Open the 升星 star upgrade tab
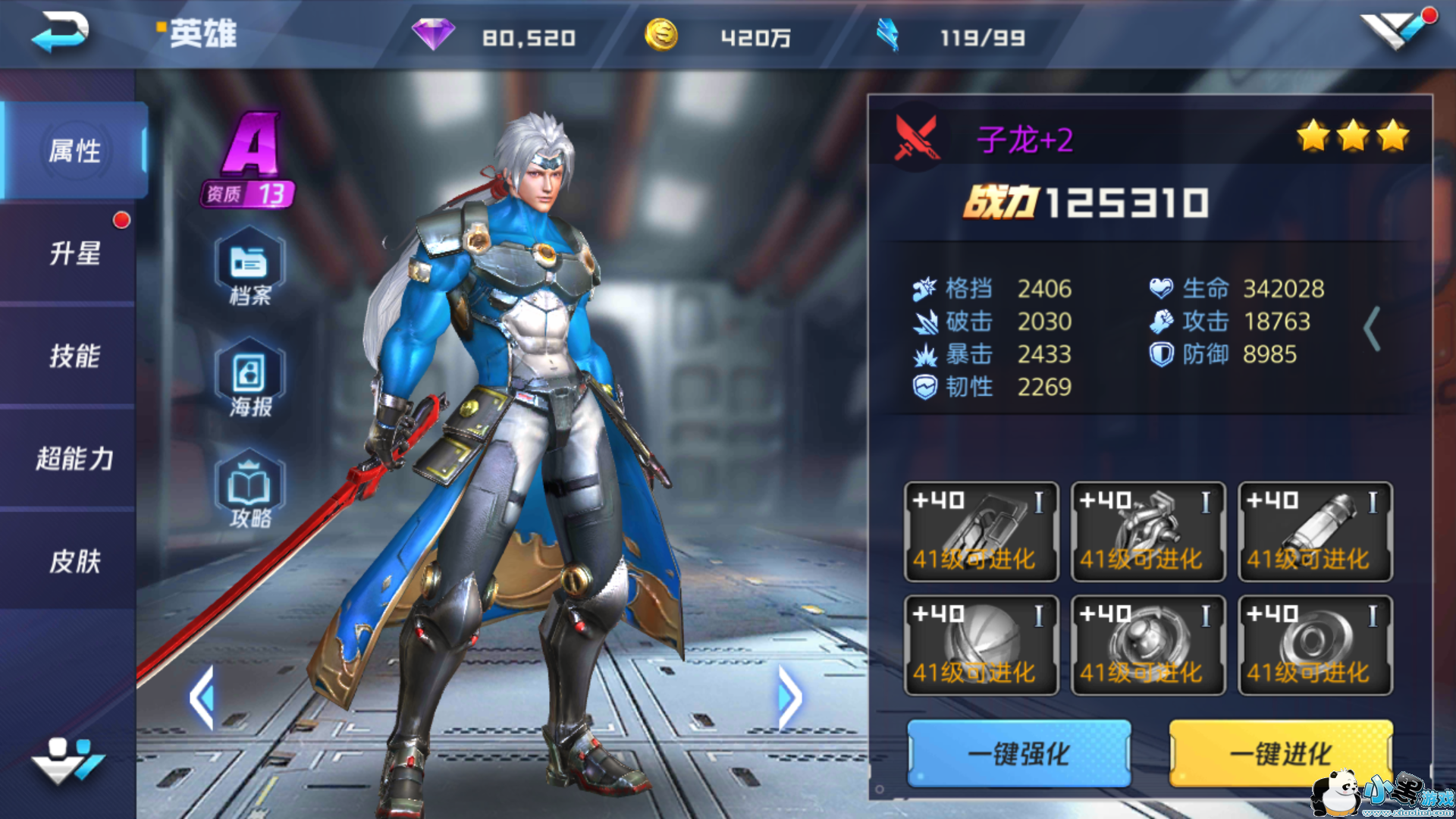Viewport: 1456px width, 819px height. click(x=74, y=253)
